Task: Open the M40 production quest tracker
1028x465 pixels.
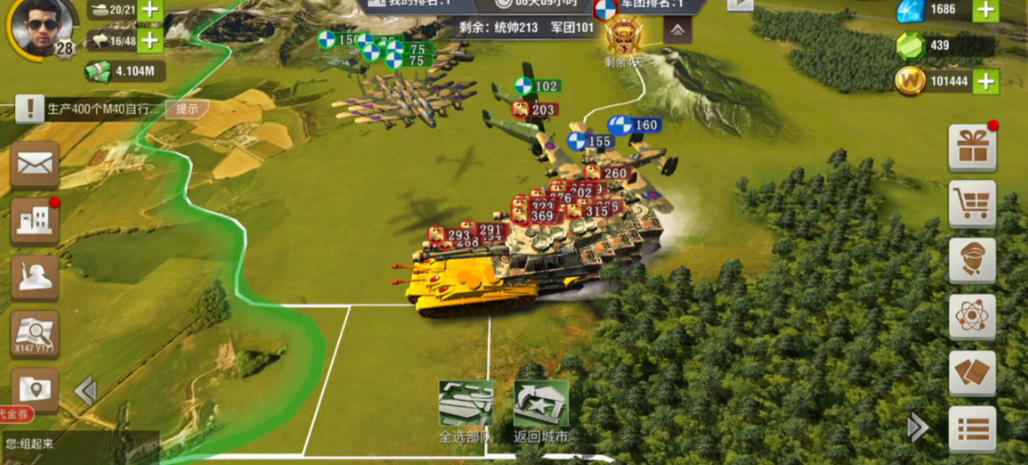Action: coord(95,108)
